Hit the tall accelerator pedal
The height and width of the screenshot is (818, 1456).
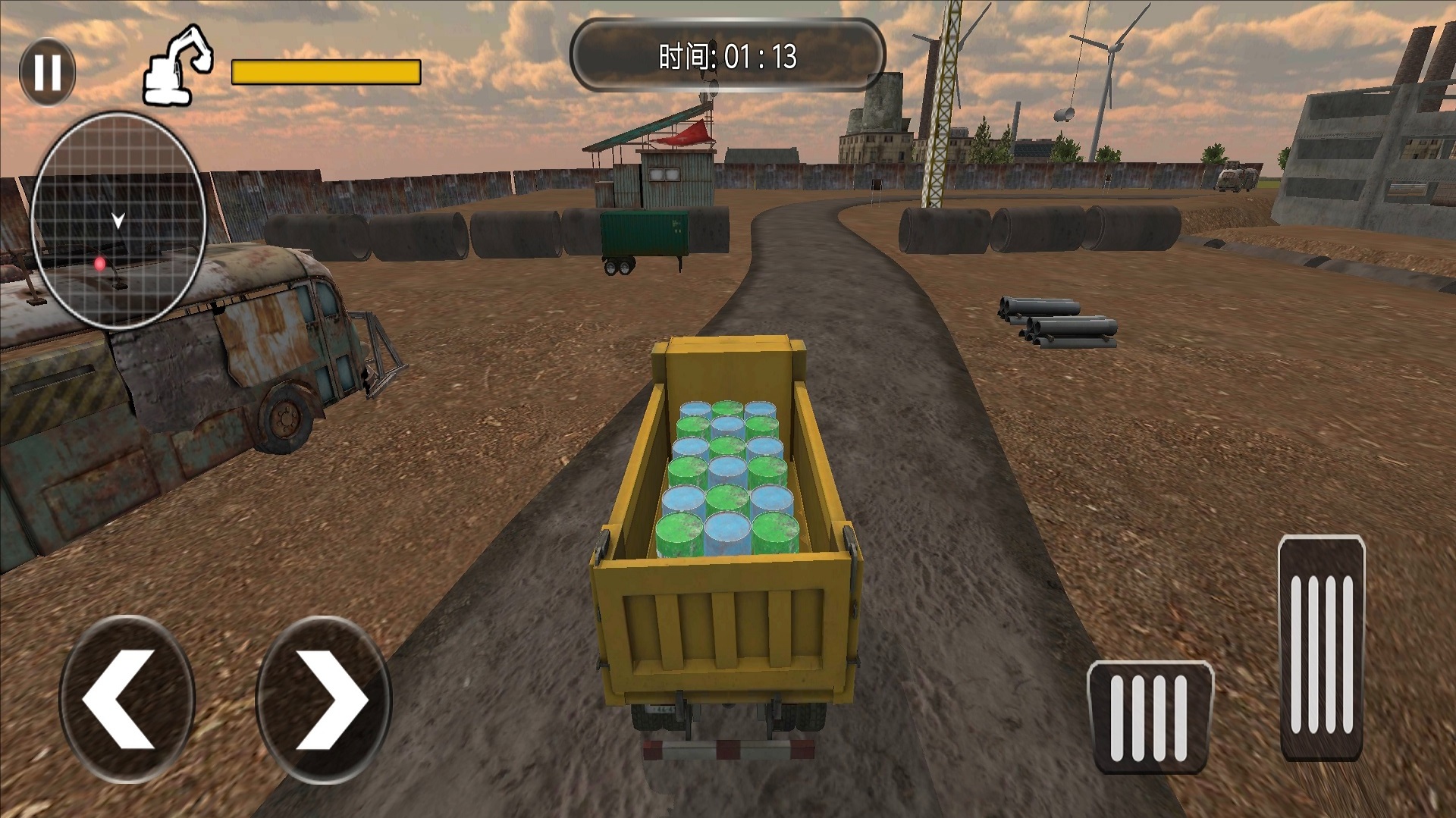click(x=1321, y=647)
